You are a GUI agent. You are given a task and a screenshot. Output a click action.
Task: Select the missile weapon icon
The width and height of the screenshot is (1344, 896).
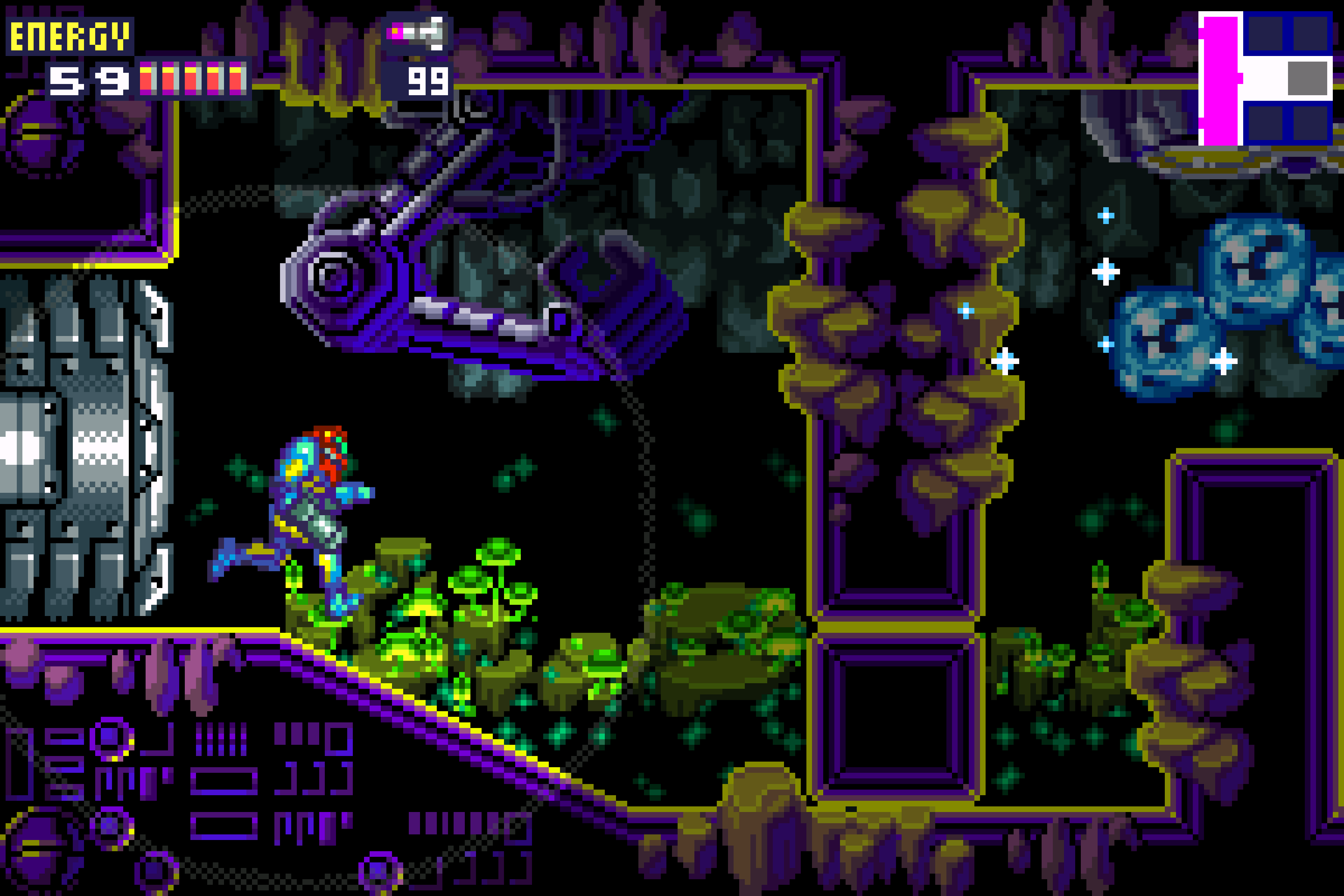tap(416, 33)
